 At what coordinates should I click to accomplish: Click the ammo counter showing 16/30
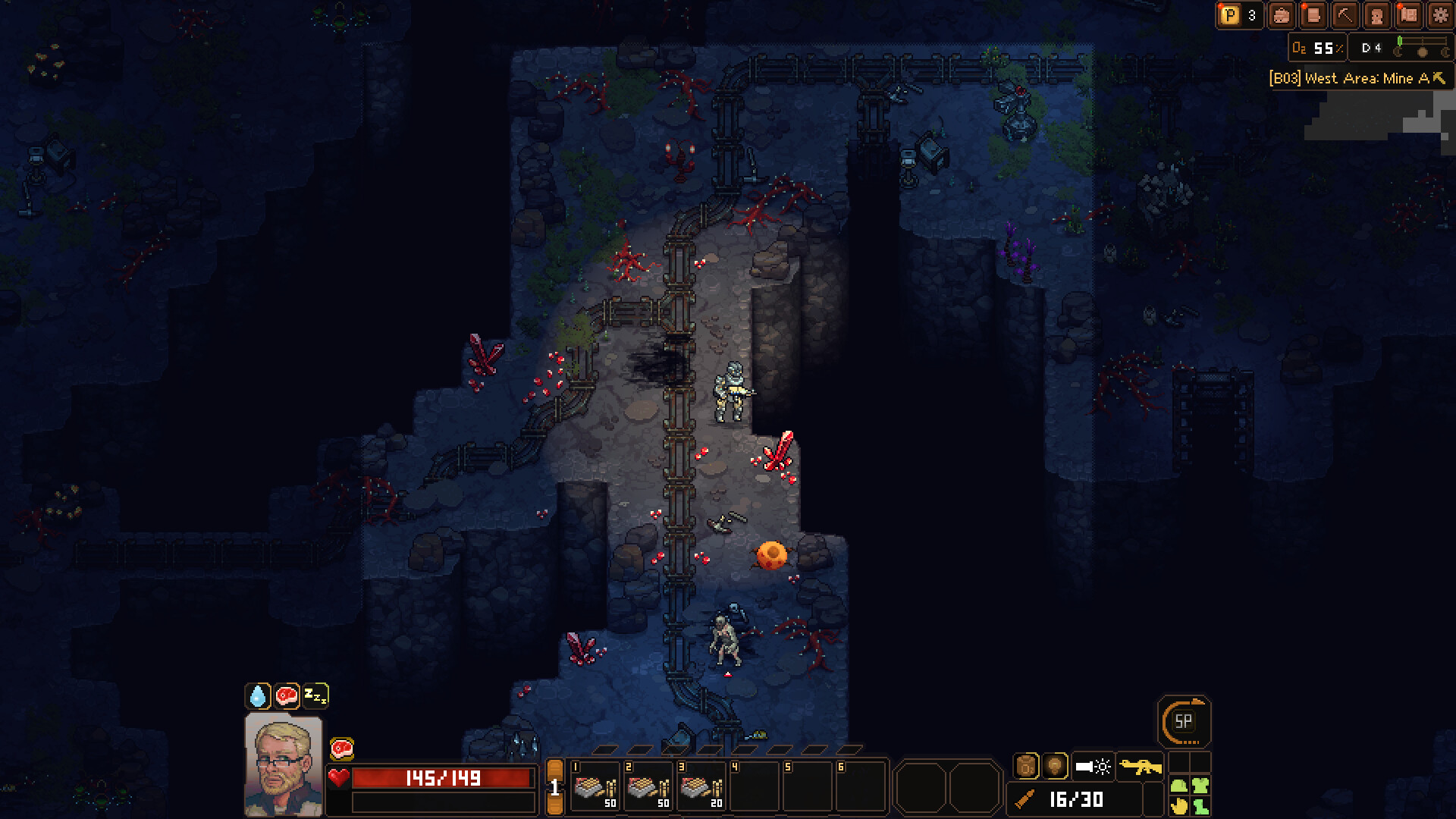[x=1077, y=799]
